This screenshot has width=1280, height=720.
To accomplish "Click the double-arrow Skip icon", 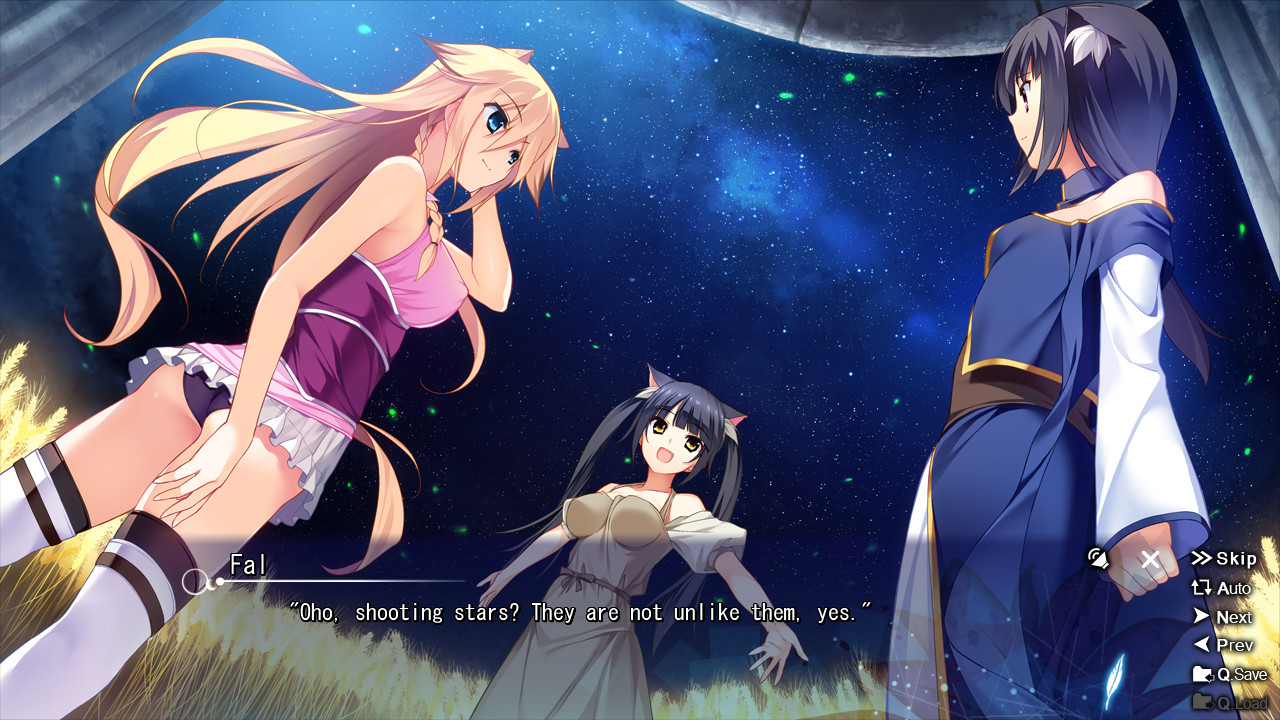I will [x=1202, y=559].
